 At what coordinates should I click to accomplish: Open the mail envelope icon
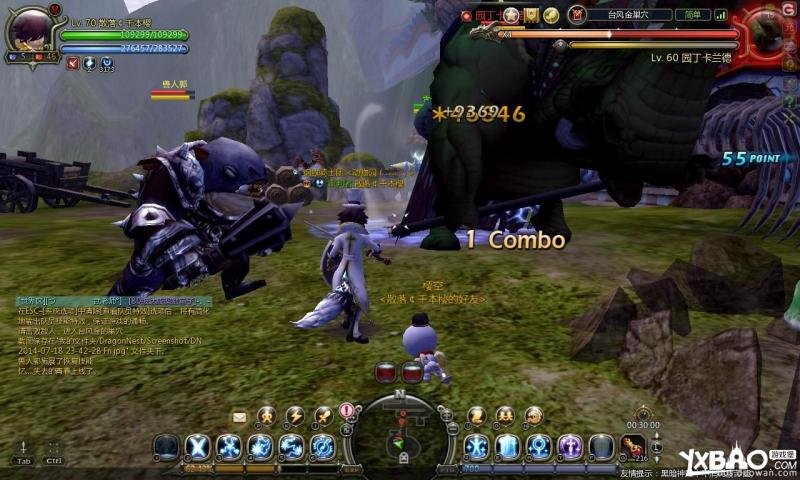click(240, 416)
